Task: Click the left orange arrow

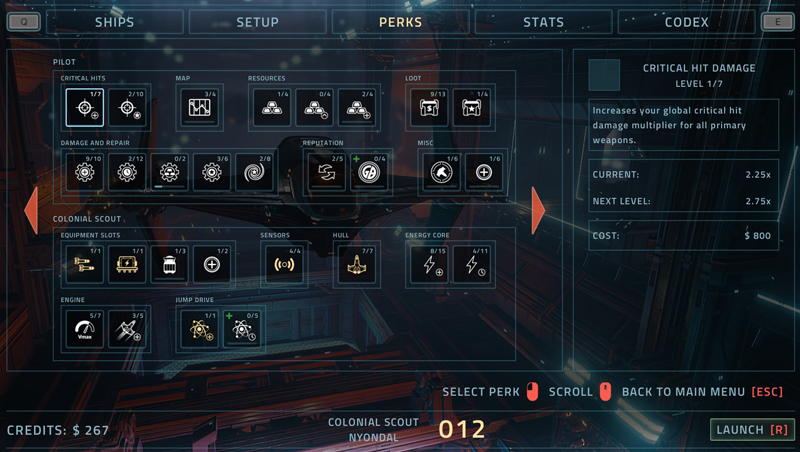Action: (30, 209)
